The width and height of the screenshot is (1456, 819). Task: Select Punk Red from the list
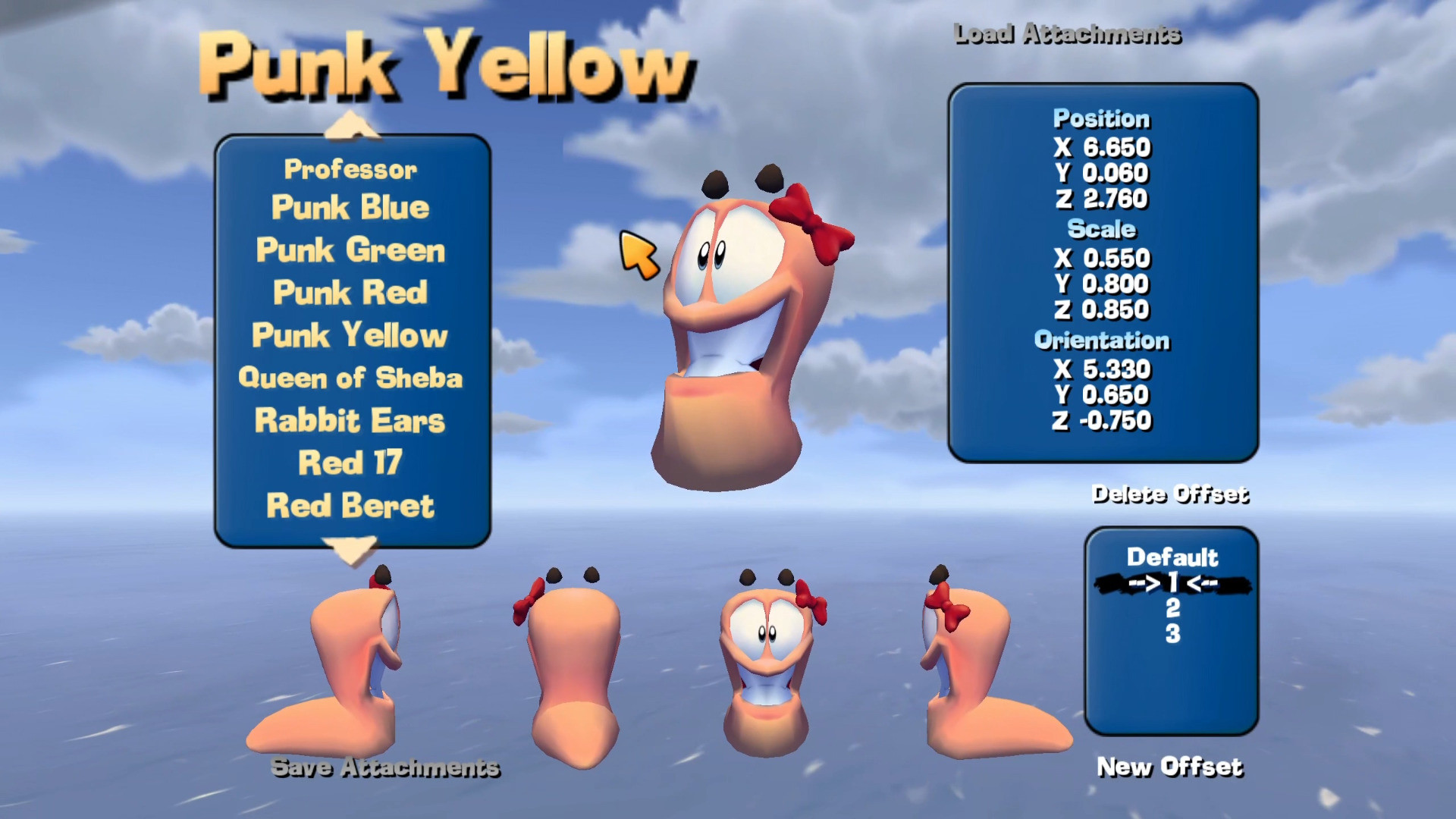[x=350, y=293]
